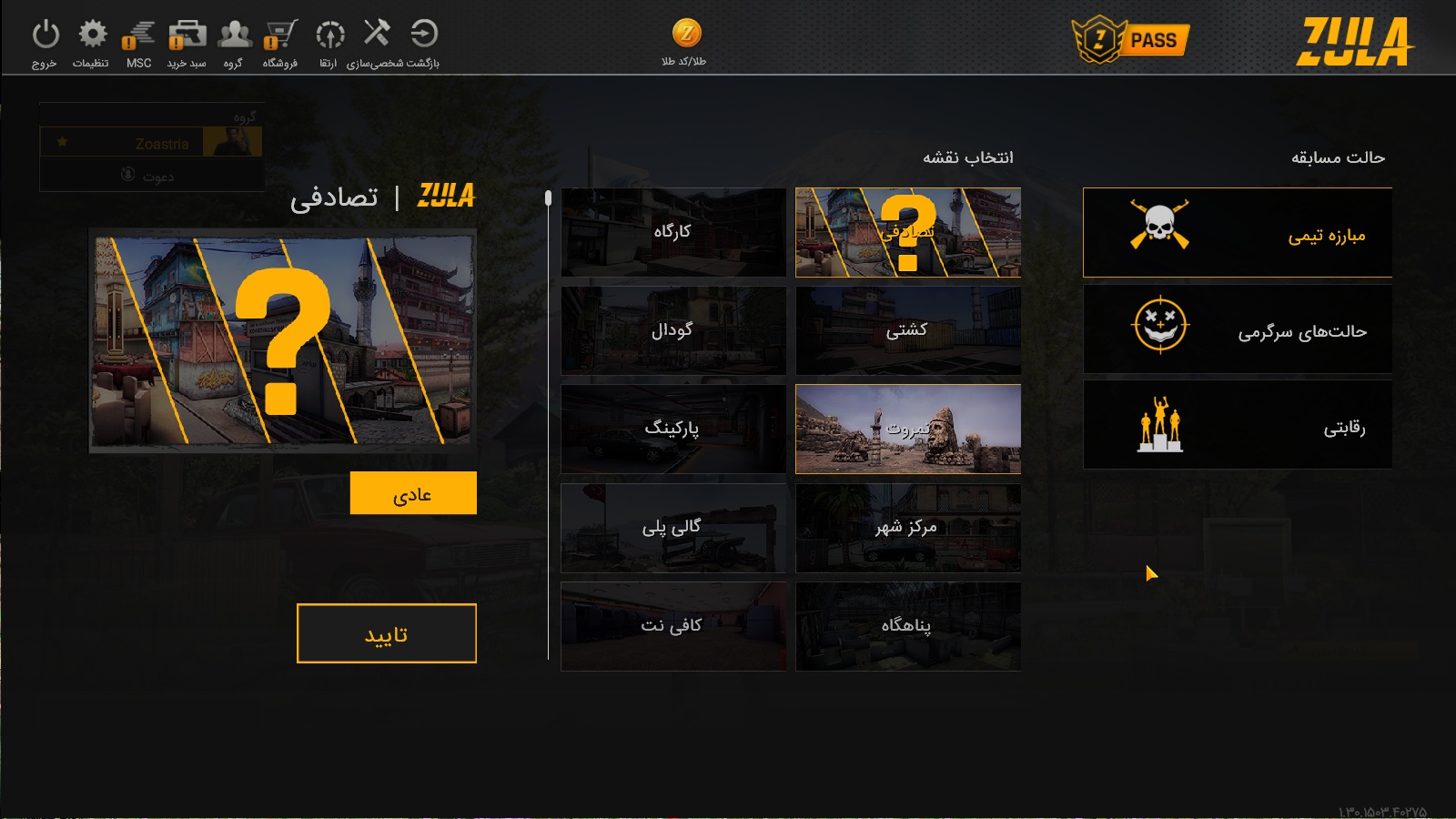Pick the کشتی map tile
This screenshot has width=1456, height=819.
click(x=908, y=330)
